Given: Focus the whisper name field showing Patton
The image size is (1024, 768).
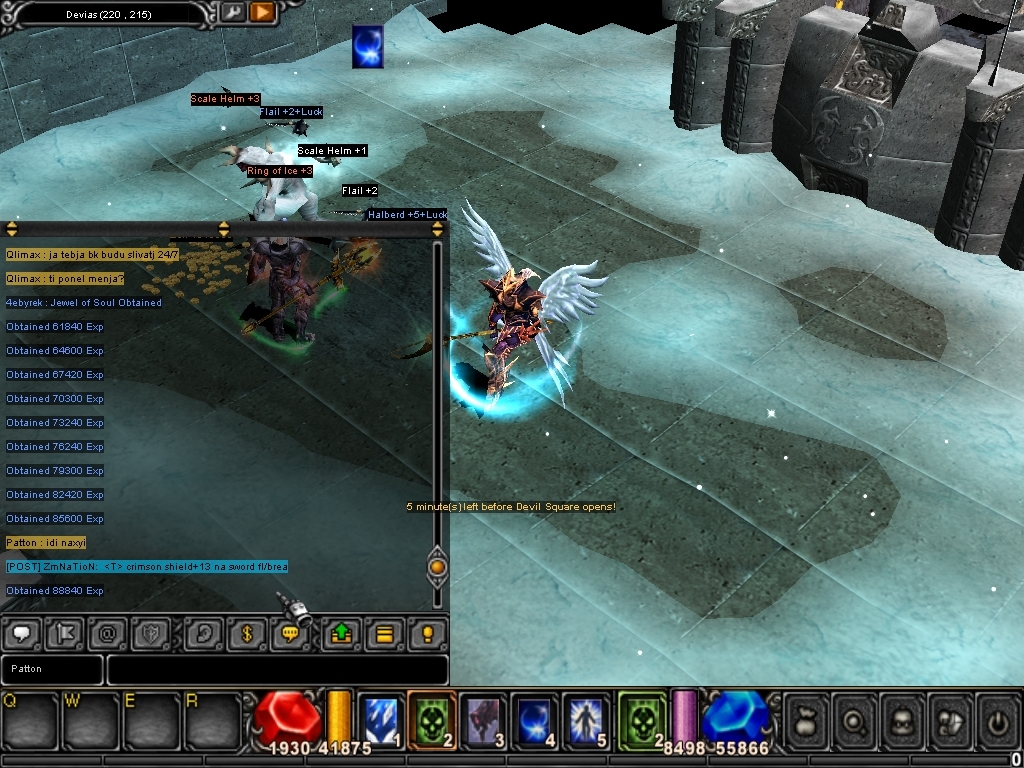Looking at the screenshot, I should pos(51,669).
